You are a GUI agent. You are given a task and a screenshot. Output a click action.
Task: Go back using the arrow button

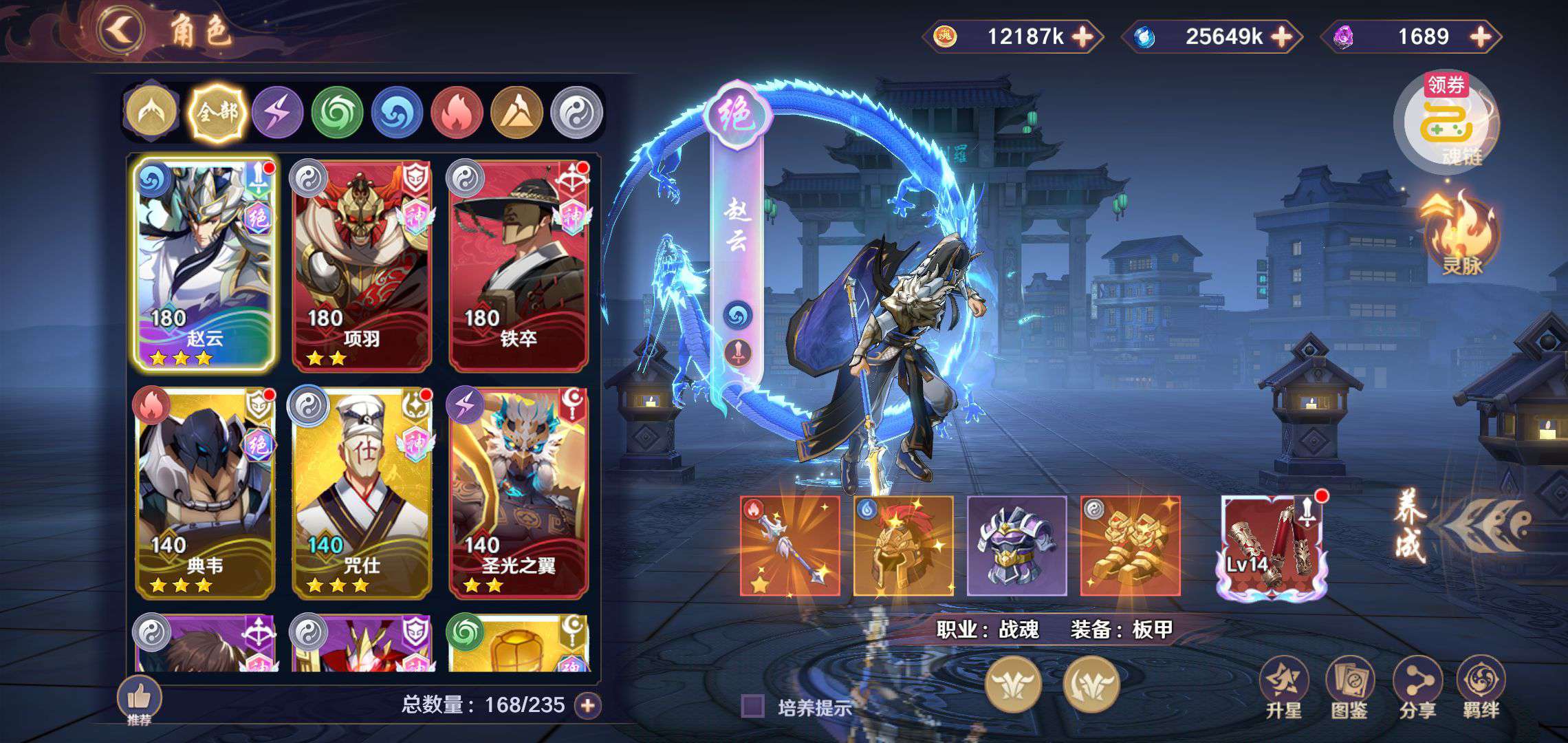(x=121, y=30)
